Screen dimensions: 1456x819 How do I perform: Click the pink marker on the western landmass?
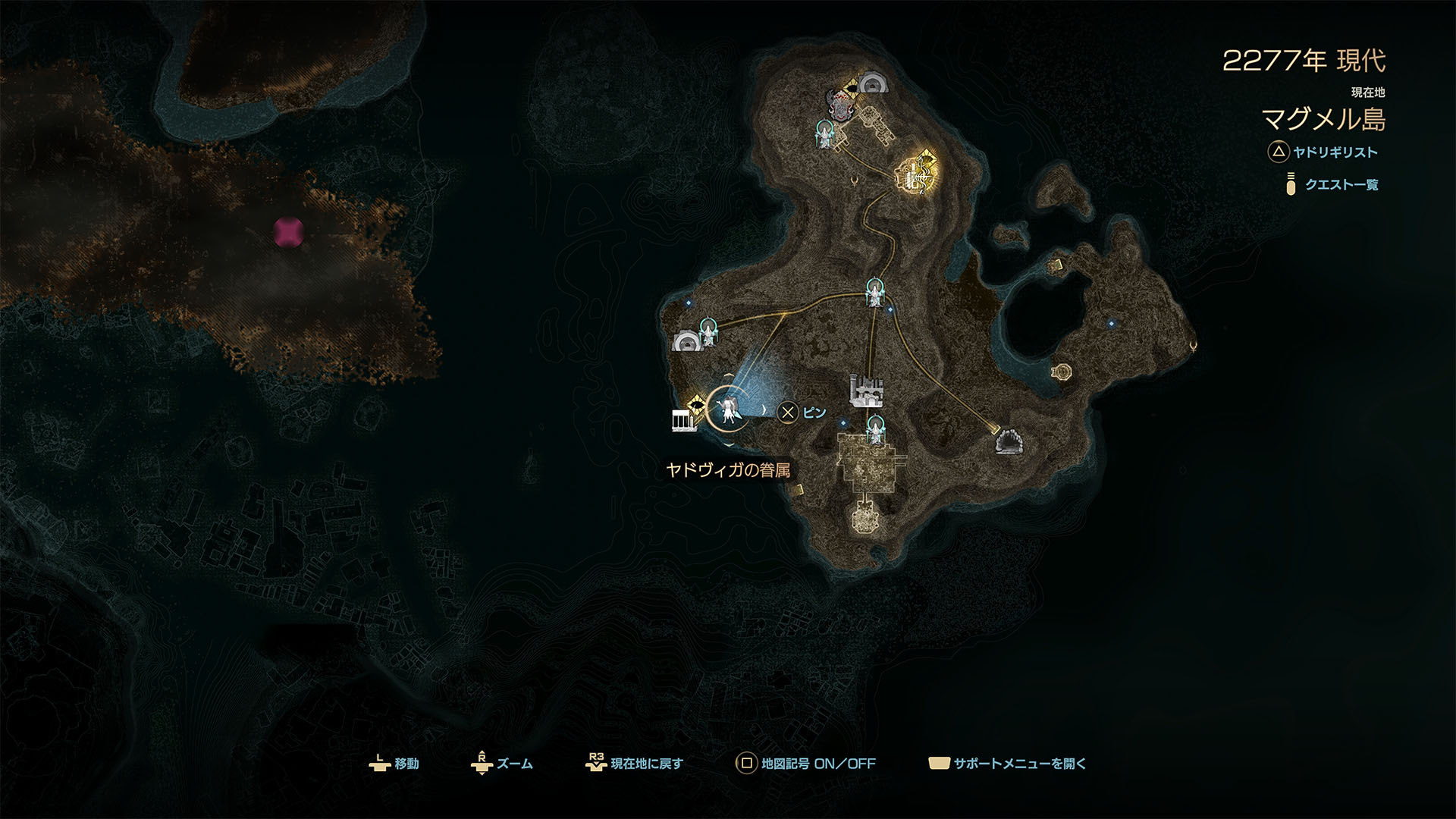click(288, 231)
